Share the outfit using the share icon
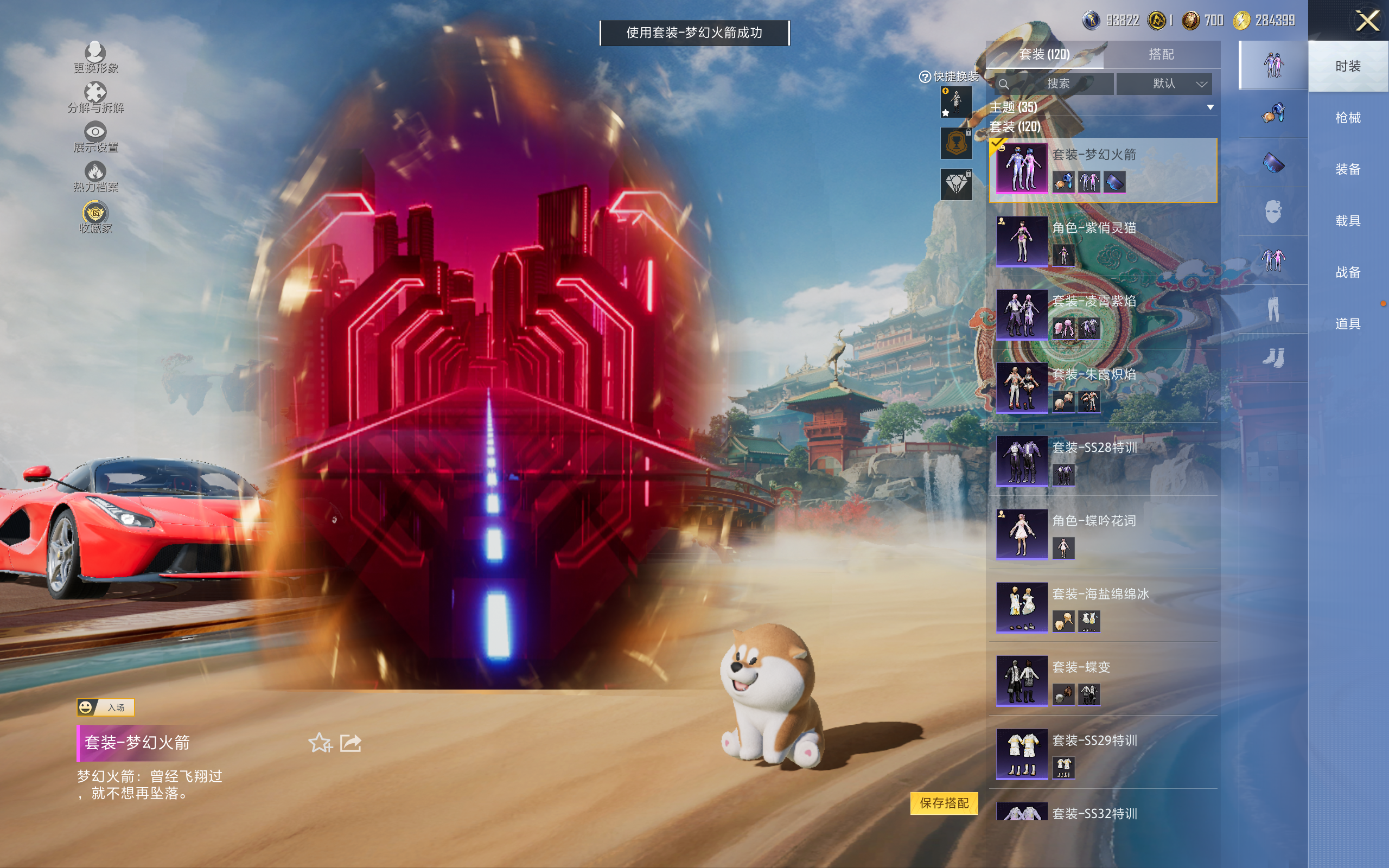This screenshot has width=1389, height=868. (351, 743)
